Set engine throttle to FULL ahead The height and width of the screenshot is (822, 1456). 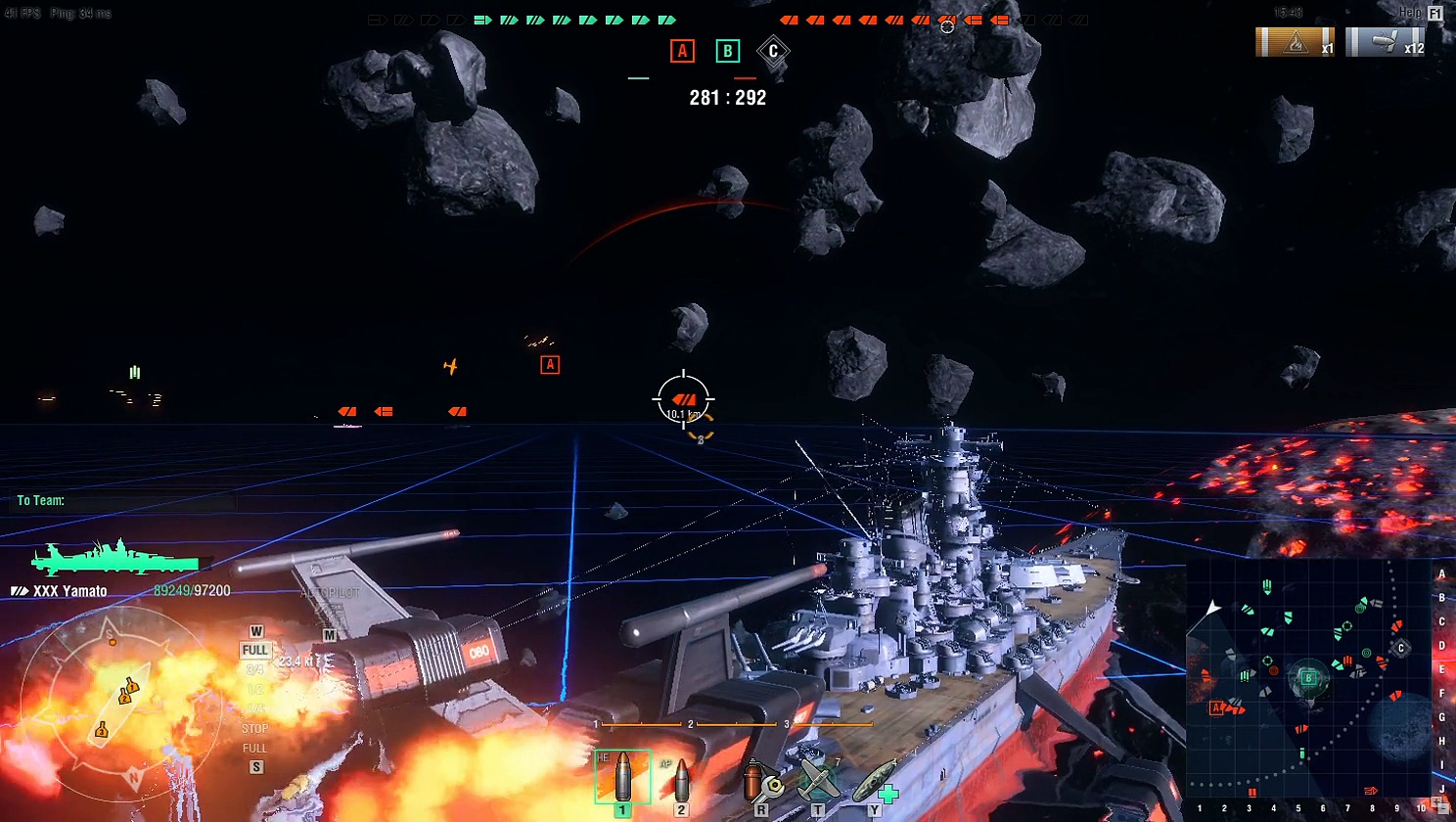[254, 651]
